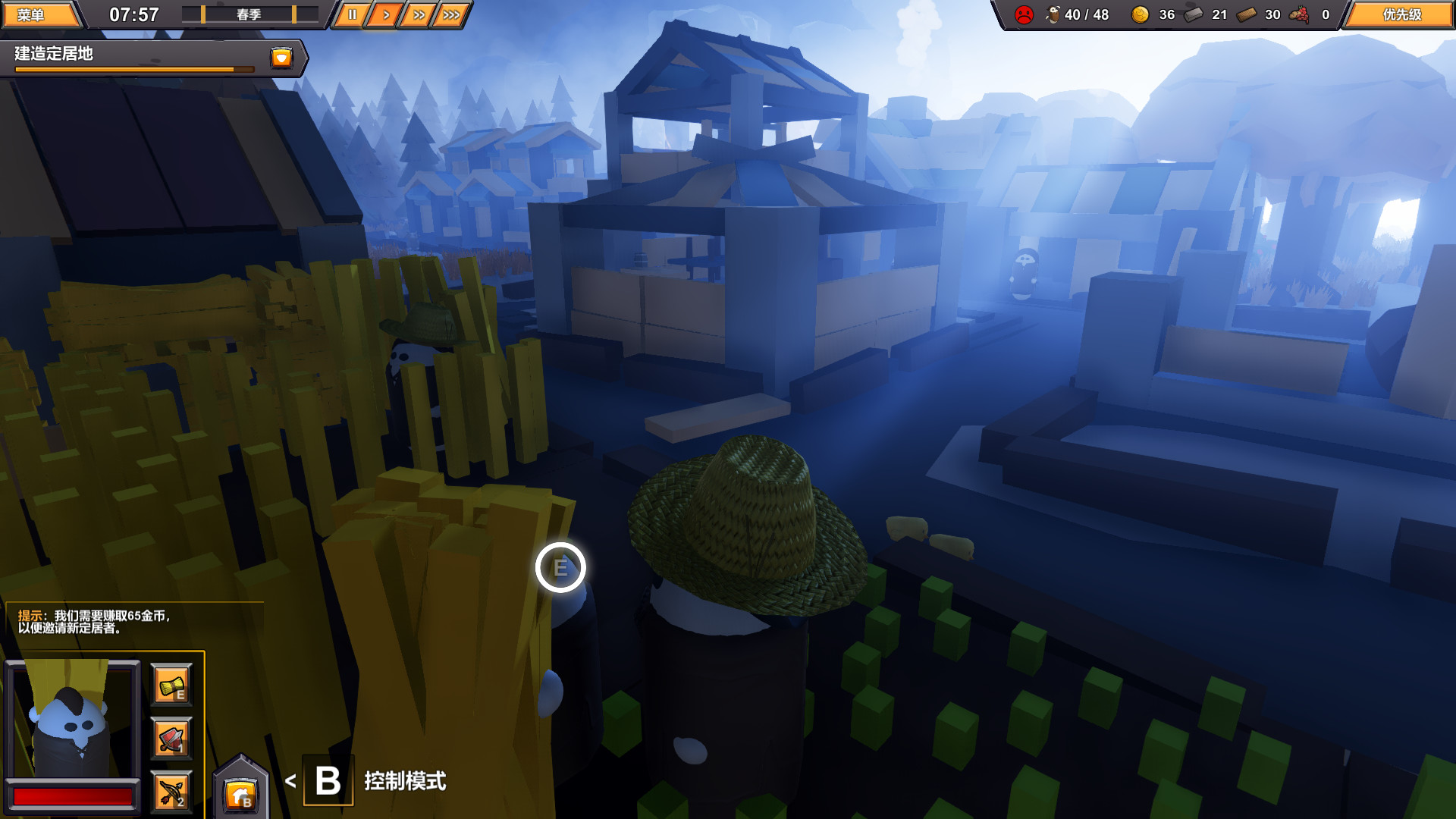
Task: Click the circular E interaction prompt
Action: click(x=562, y=566)
